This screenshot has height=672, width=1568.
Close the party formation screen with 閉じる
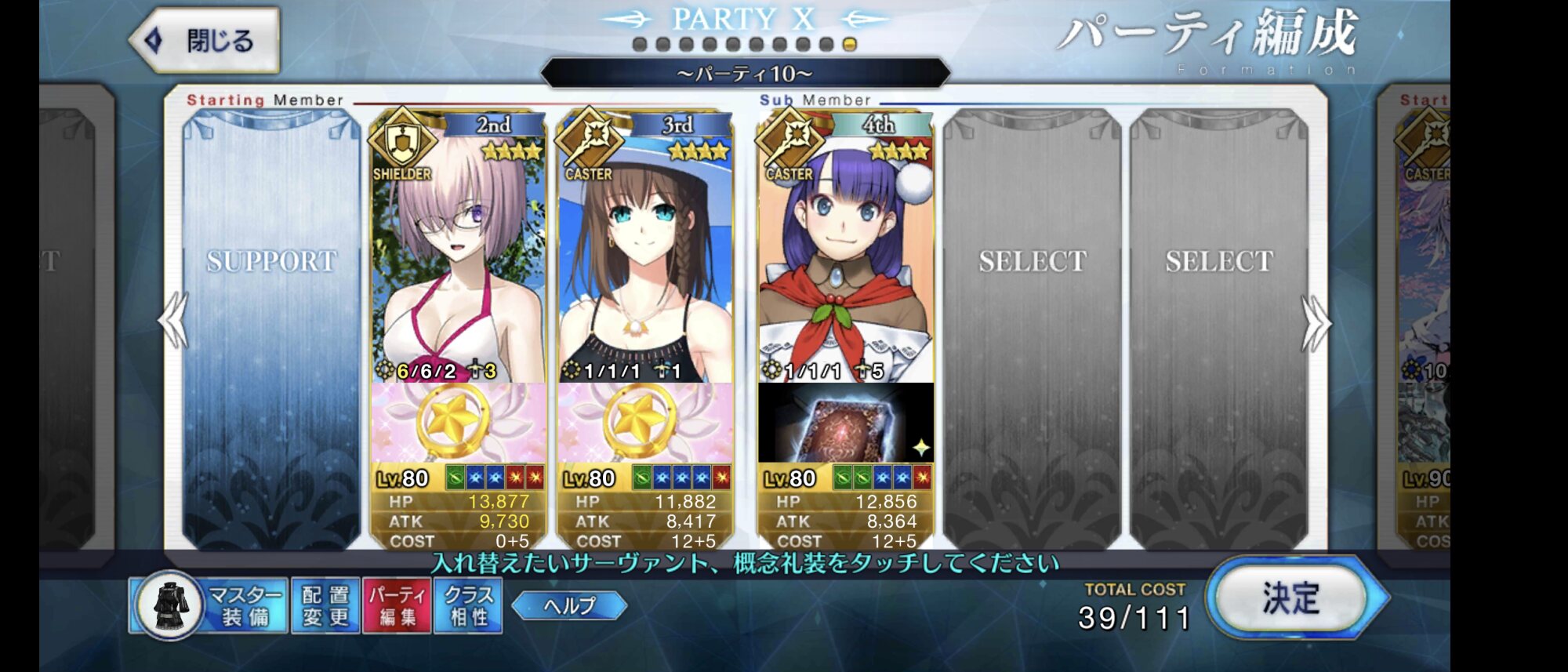pyautogui.click(x=205, y=40)
